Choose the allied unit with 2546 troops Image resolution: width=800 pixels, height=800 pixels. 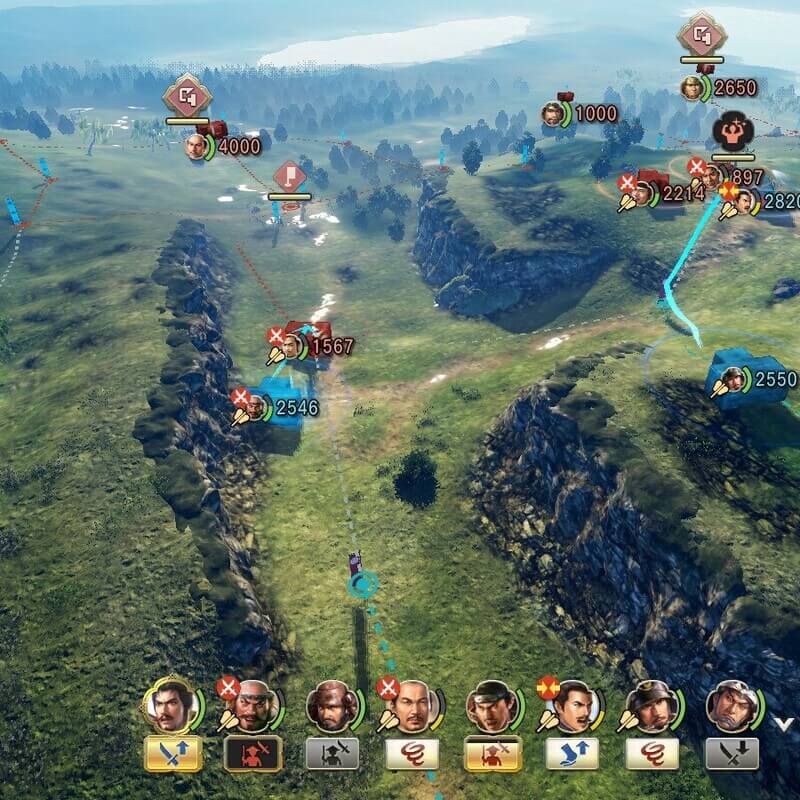(x=257, y=407)
